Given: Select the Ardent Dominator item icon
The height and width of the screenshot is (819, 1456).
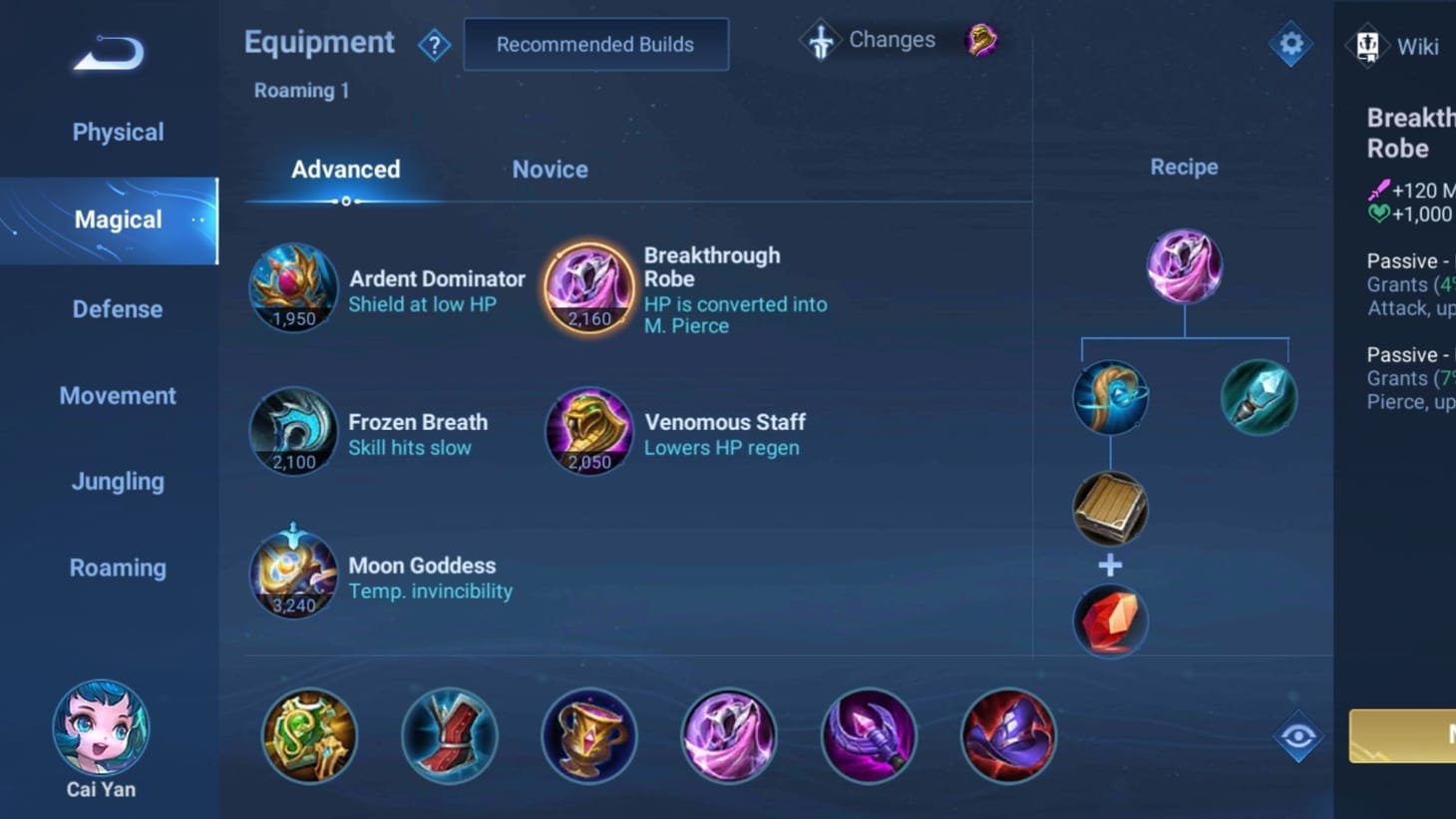Looking at the screenshot, I should (292, 287).
